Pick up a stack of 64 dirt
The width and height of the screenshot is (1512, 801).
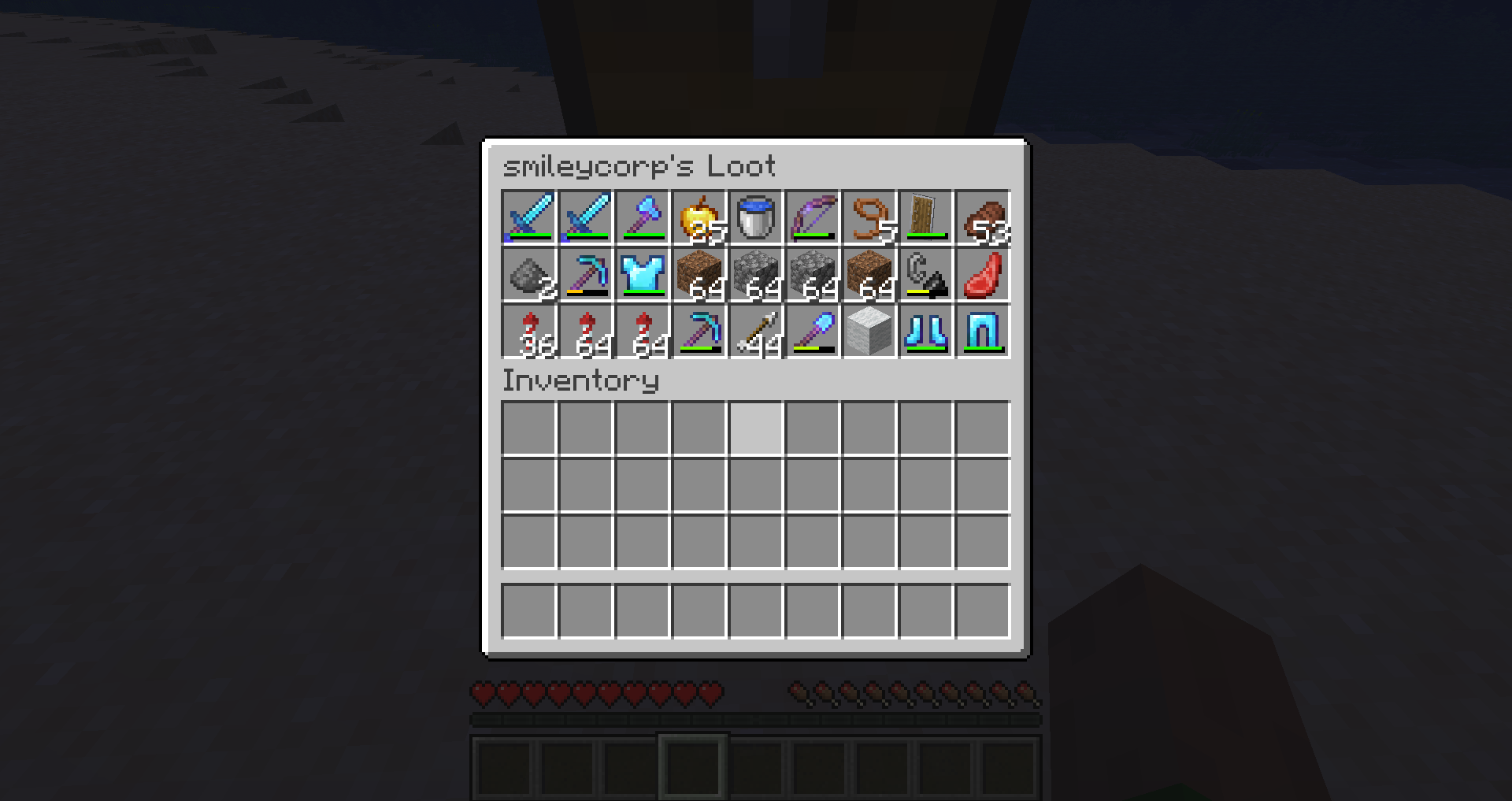click(x=699, y=277)
